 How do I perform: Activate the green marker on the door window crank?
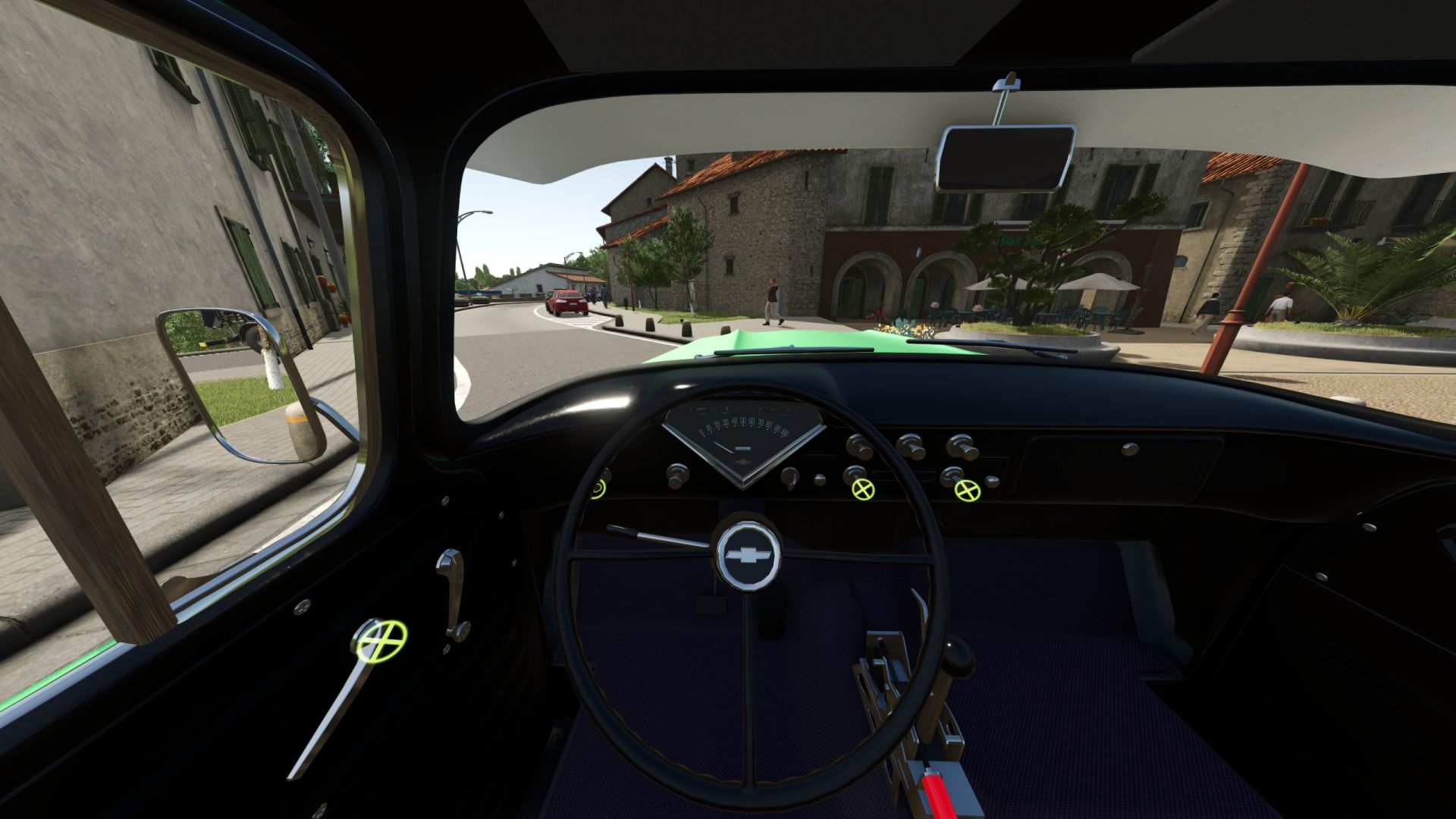pyautogui.click(x=381, y=640)
